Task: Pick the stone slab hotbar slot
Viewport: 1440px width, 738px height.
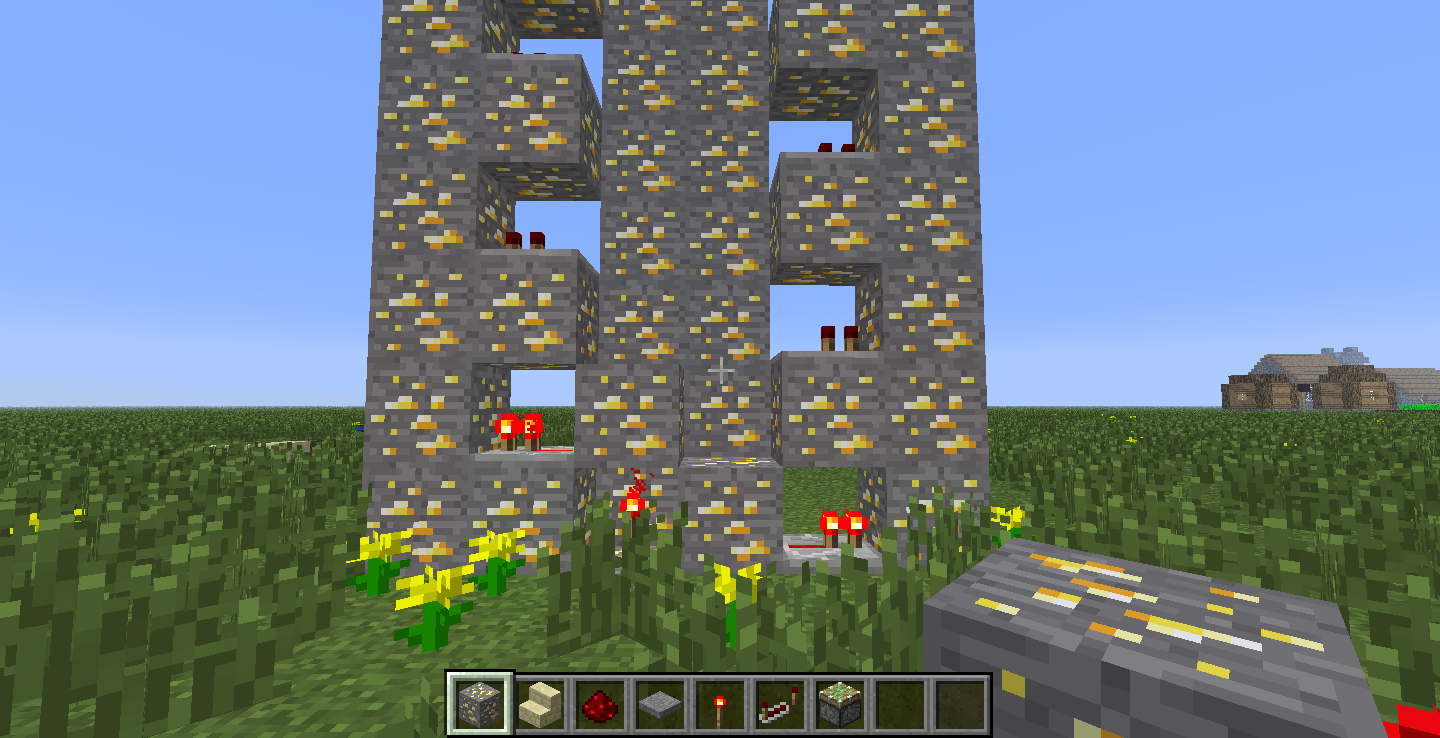Action: [x=659, y=703]
